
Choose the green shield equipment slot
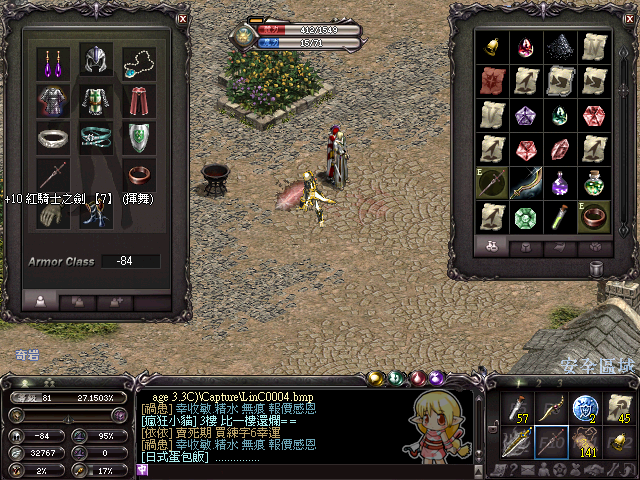click(139, 138)
